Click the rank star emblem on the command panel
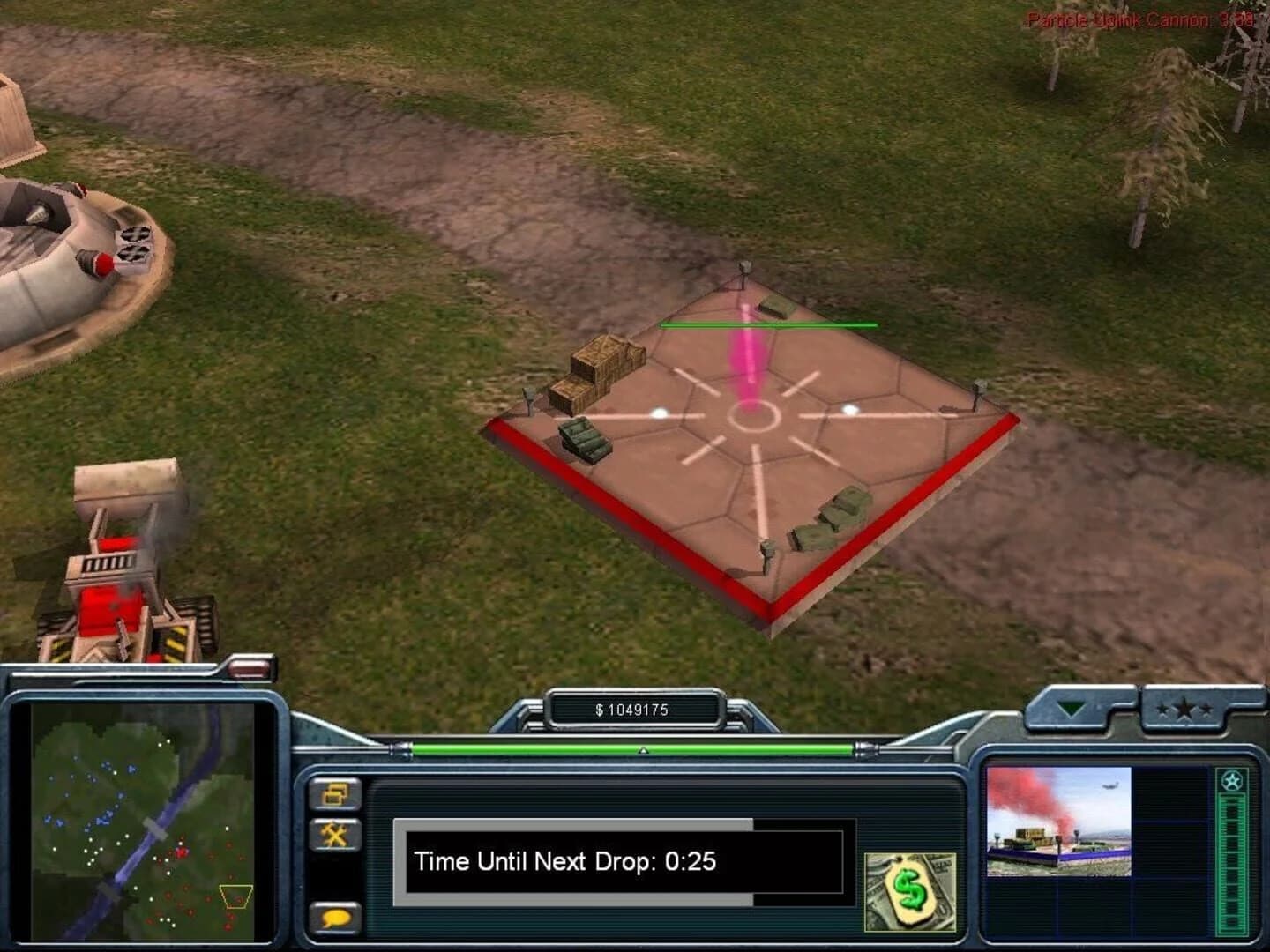 point(1232,780)
